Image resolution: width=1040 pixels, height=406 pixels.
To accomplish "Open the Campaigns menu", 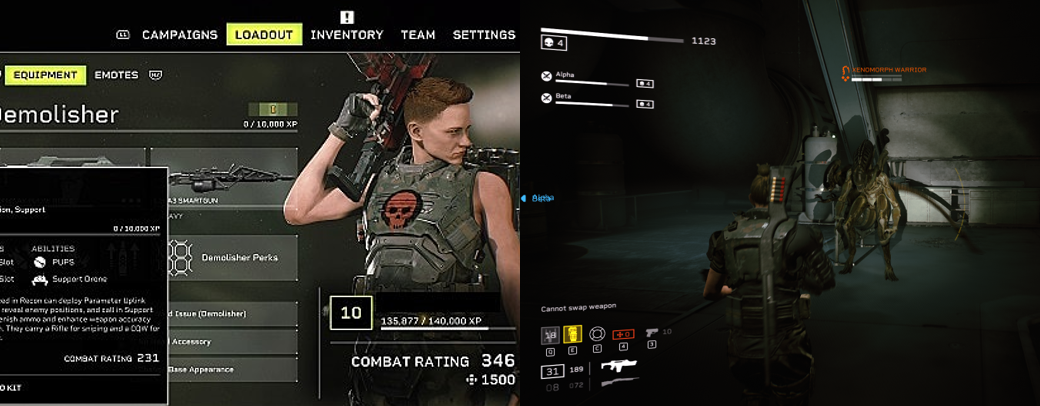I will (179, 35).
